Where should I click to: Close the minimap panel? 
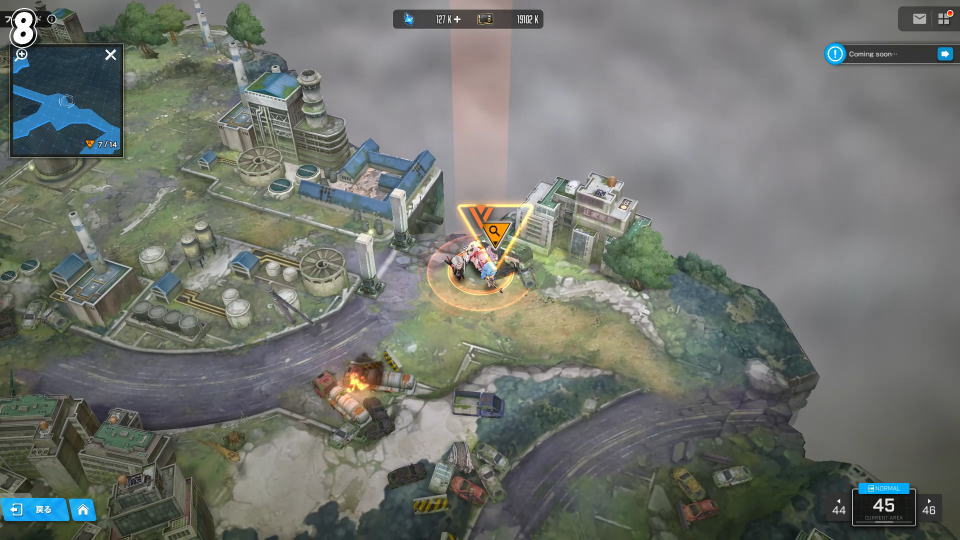(110, 55)
